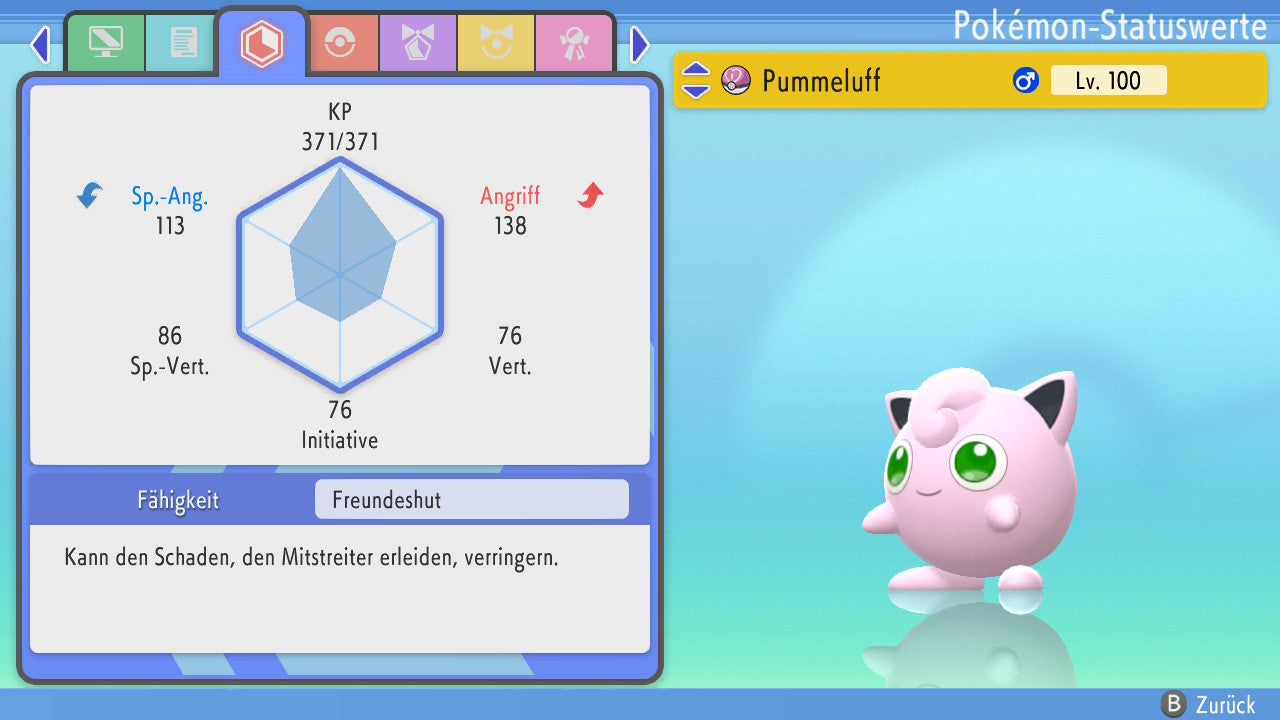
Task: Open the yellow ribbon face tab
Action: point(496,44)
